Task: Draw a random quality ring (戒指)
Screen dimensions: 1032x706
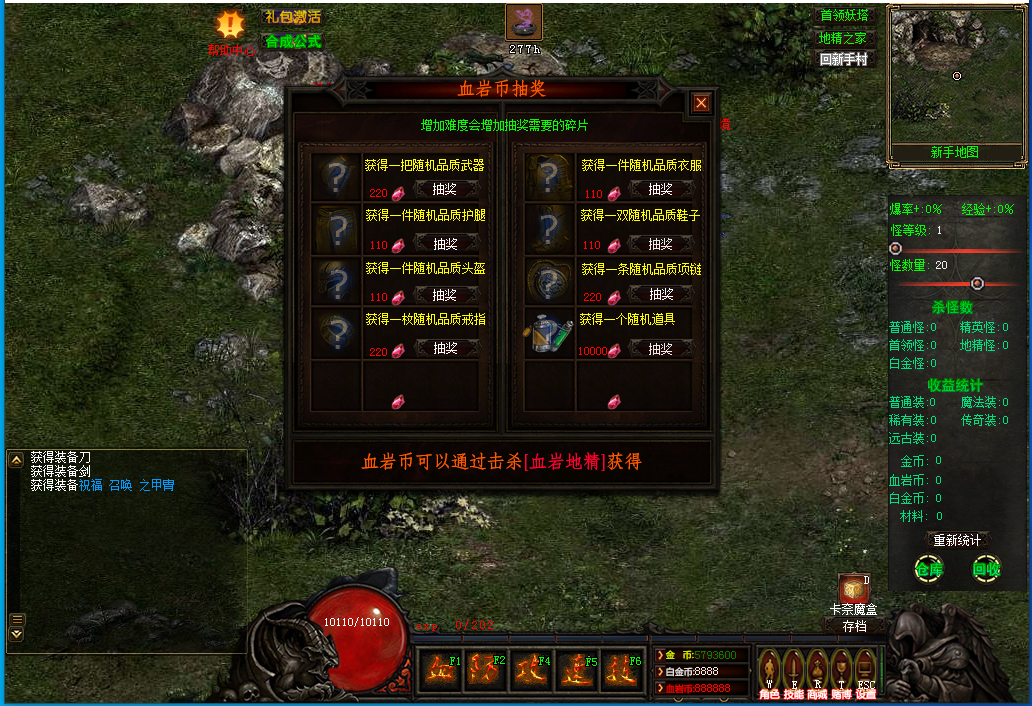Action: pos(445,348)
